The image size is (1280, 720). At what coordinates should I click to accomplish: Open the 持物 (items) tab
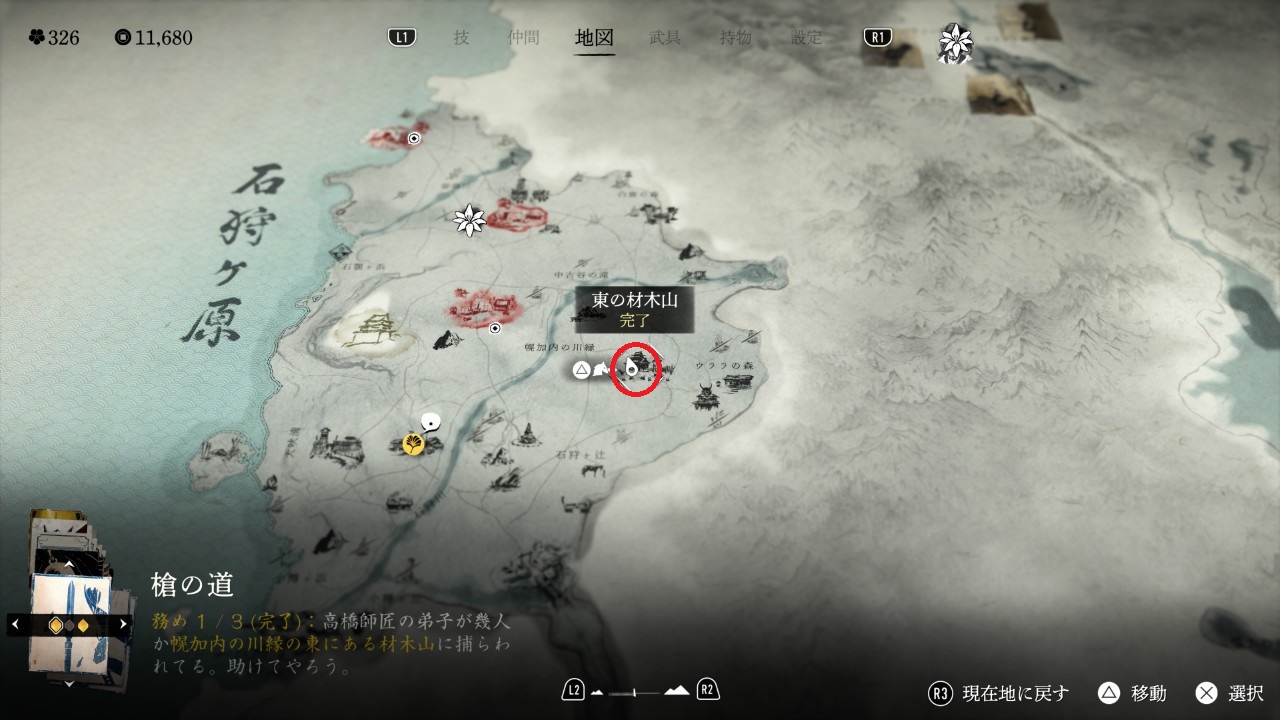point(736,38)
